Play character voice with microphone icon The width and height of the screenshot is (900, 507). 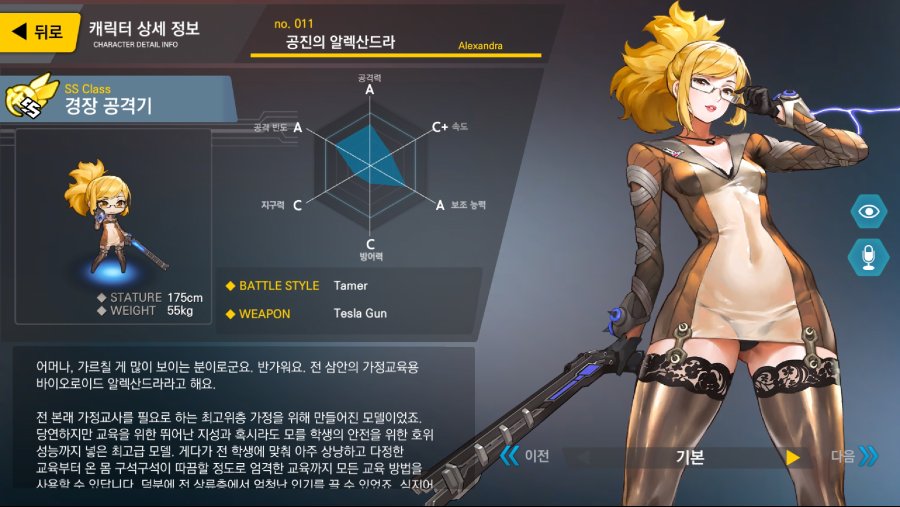pyautogui.click(x=869, y=257)
